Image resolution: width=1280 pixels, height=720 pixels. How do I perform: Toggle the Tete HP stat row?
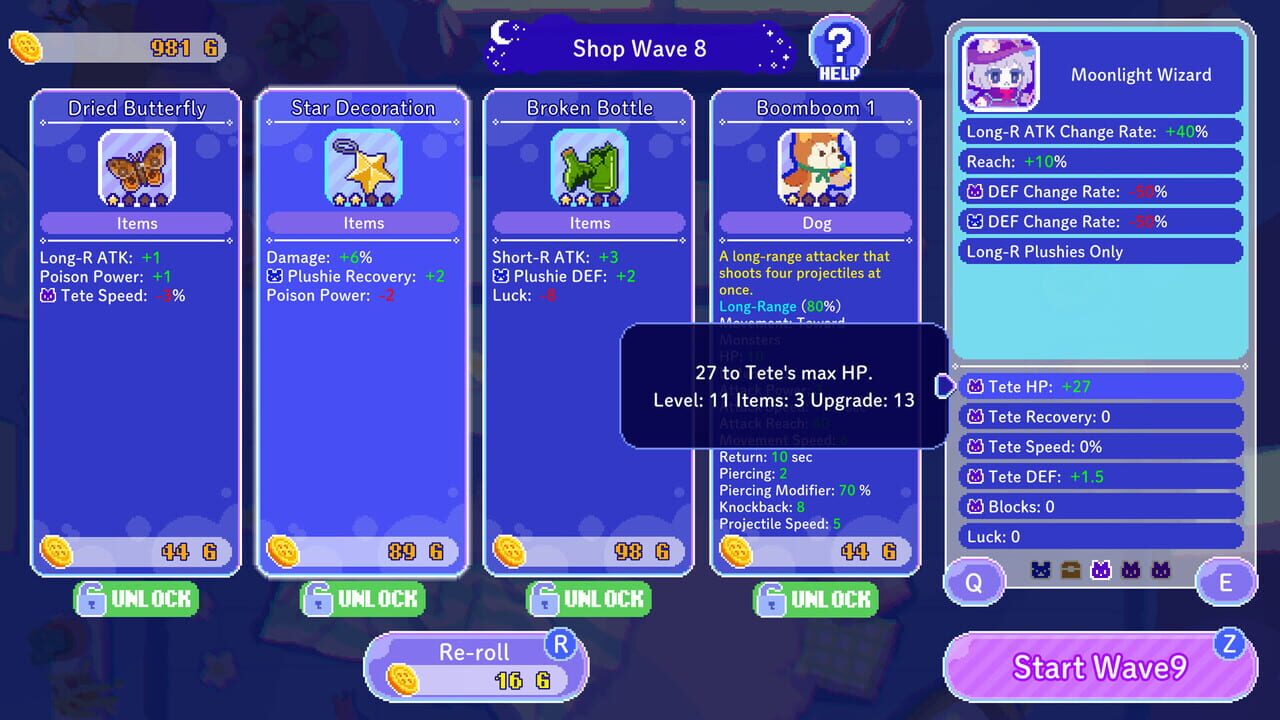pyautogui.click(x=1100, y=386)
